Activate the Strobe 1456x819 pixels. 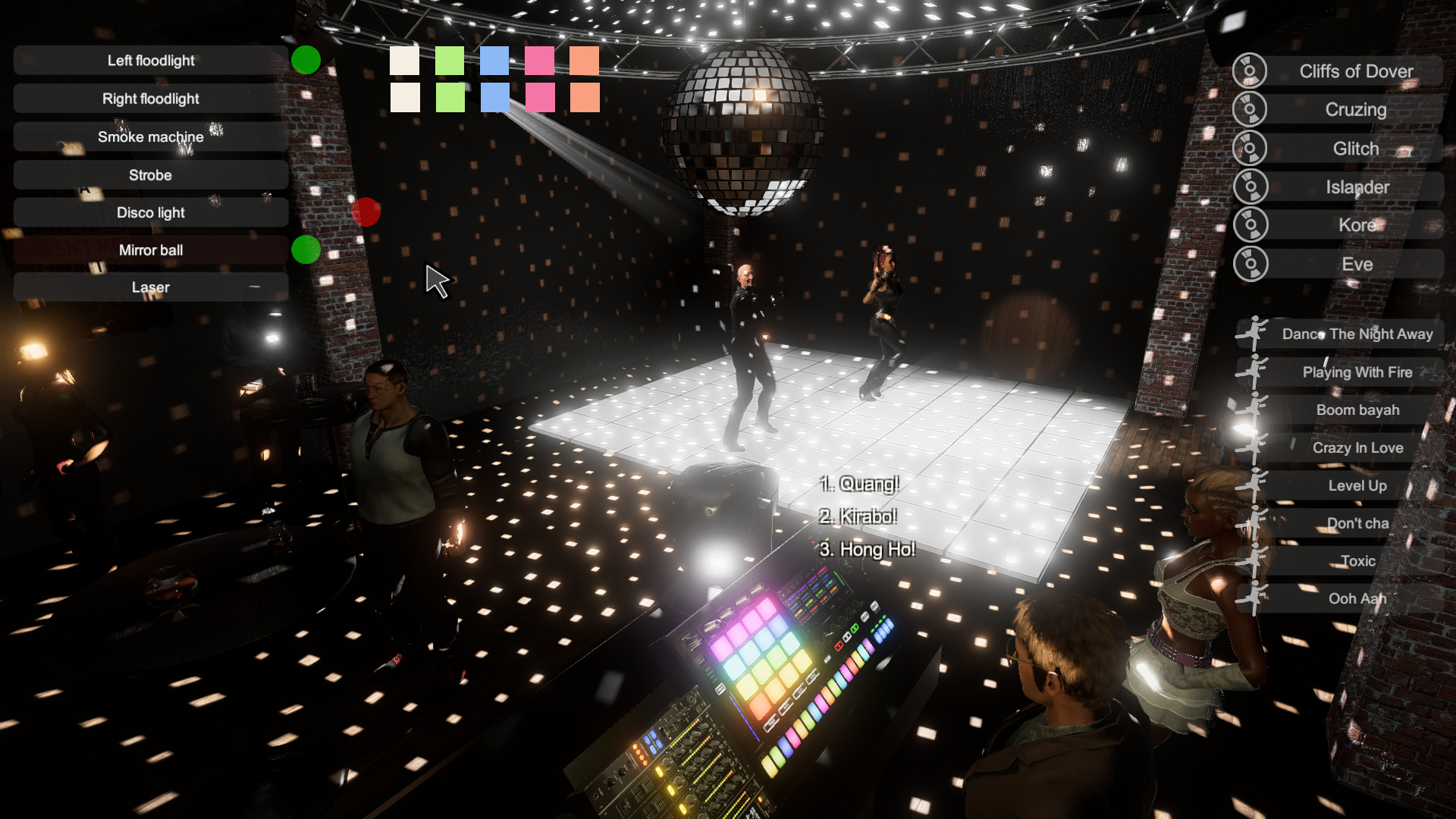coord(149,175)
